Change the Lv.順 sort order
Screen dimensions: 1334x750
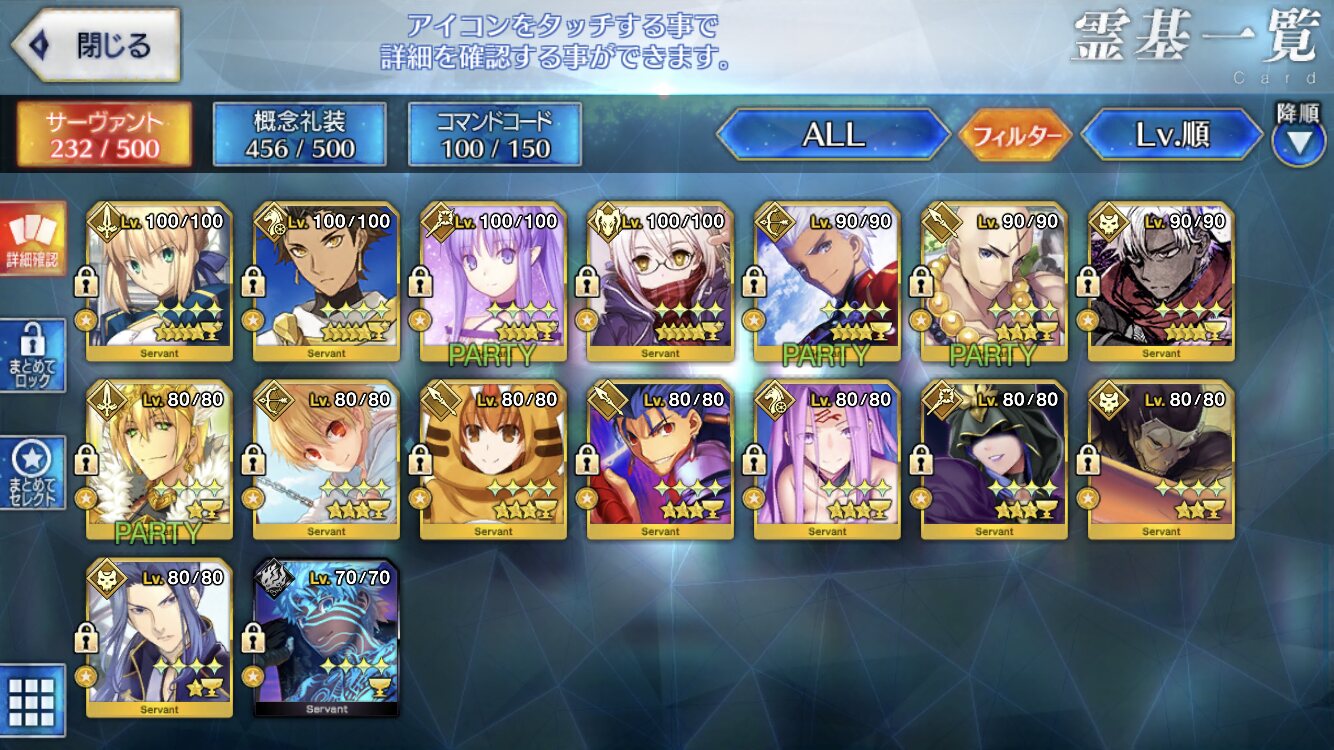pyautogui.click(x=1172, y=135)
